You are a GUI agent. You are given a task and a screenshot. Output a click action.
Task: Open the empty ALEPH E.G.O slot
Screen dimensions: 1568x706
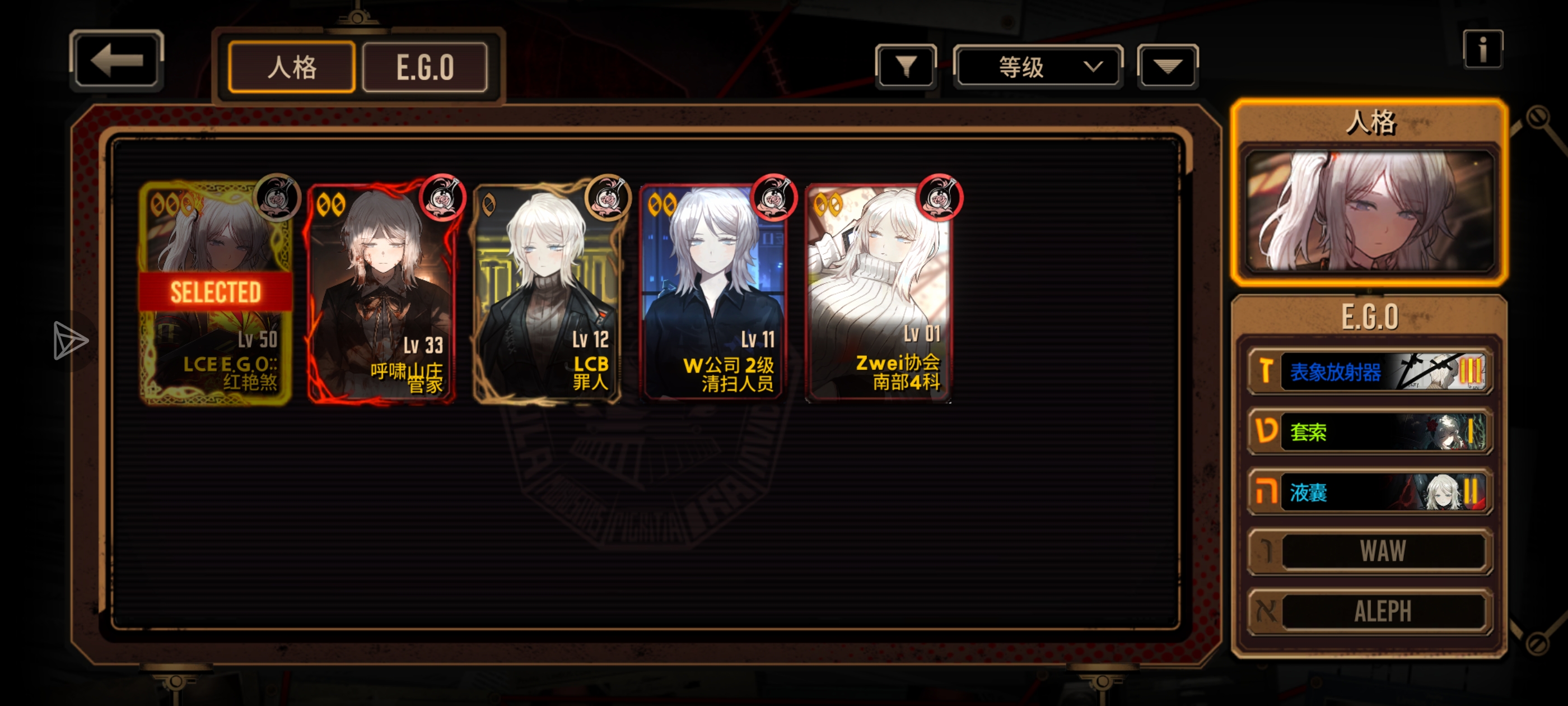click(x=1369, y=611)
